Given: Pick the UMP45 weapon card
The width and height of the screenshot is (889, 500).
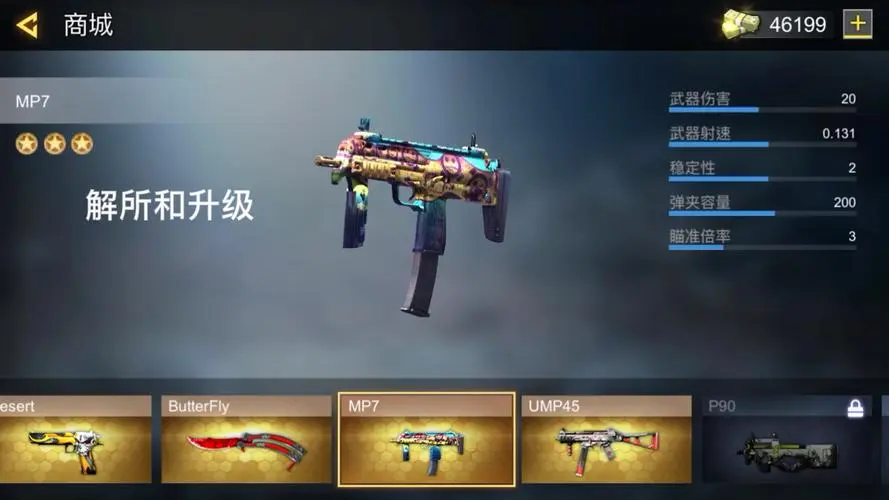Looking at the screenshot, I should pyautogui.click(x=606, y=440).
